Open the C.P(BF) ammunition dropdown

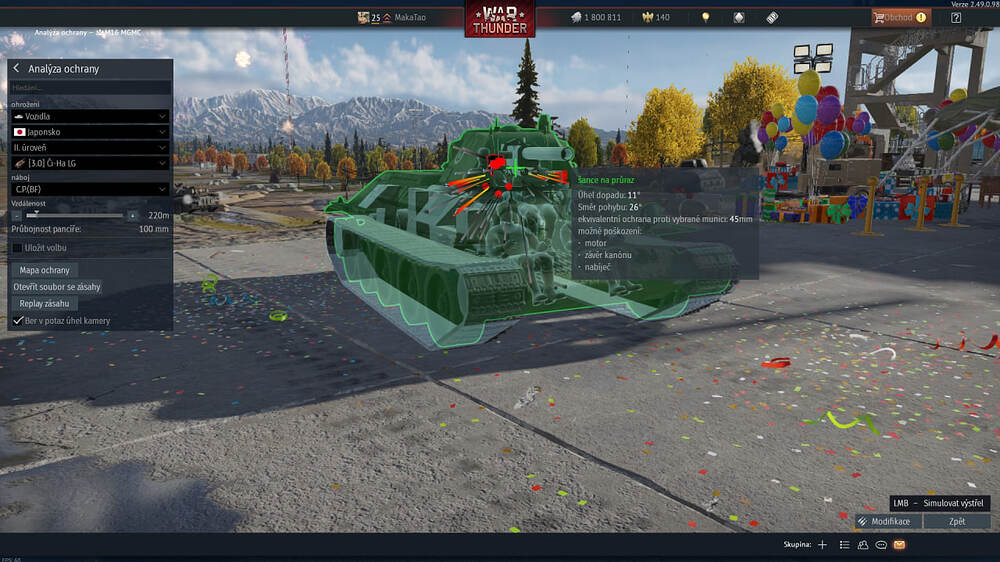[89, 188]
